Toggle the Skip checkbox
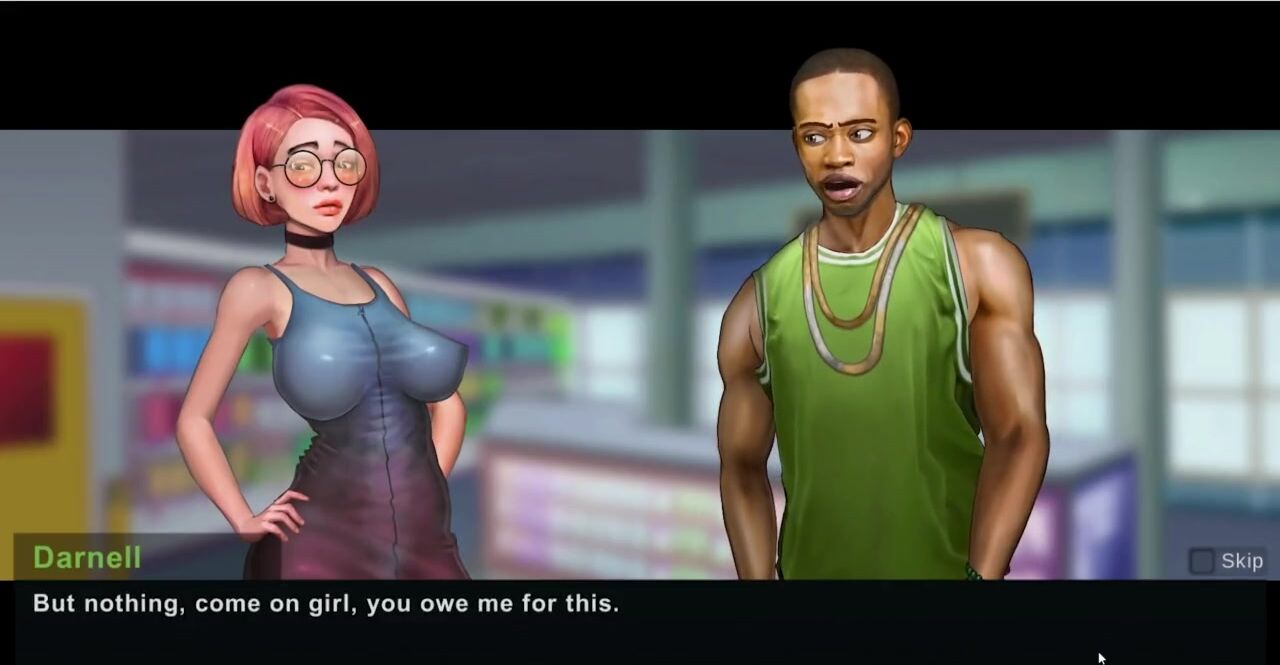 point(1201,561)
